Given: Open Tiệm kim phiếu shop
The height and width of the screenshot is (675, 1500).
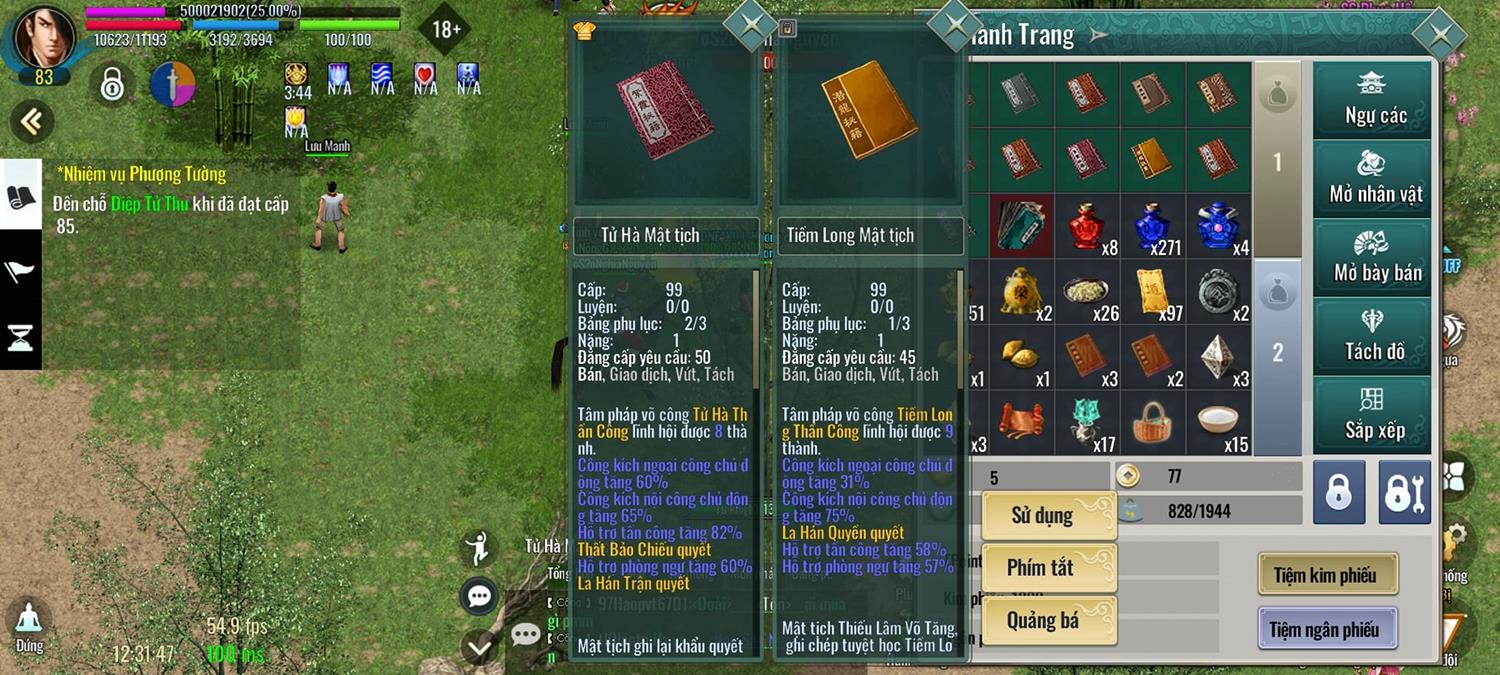Looking at the screenshot, I should [1326, 575].
